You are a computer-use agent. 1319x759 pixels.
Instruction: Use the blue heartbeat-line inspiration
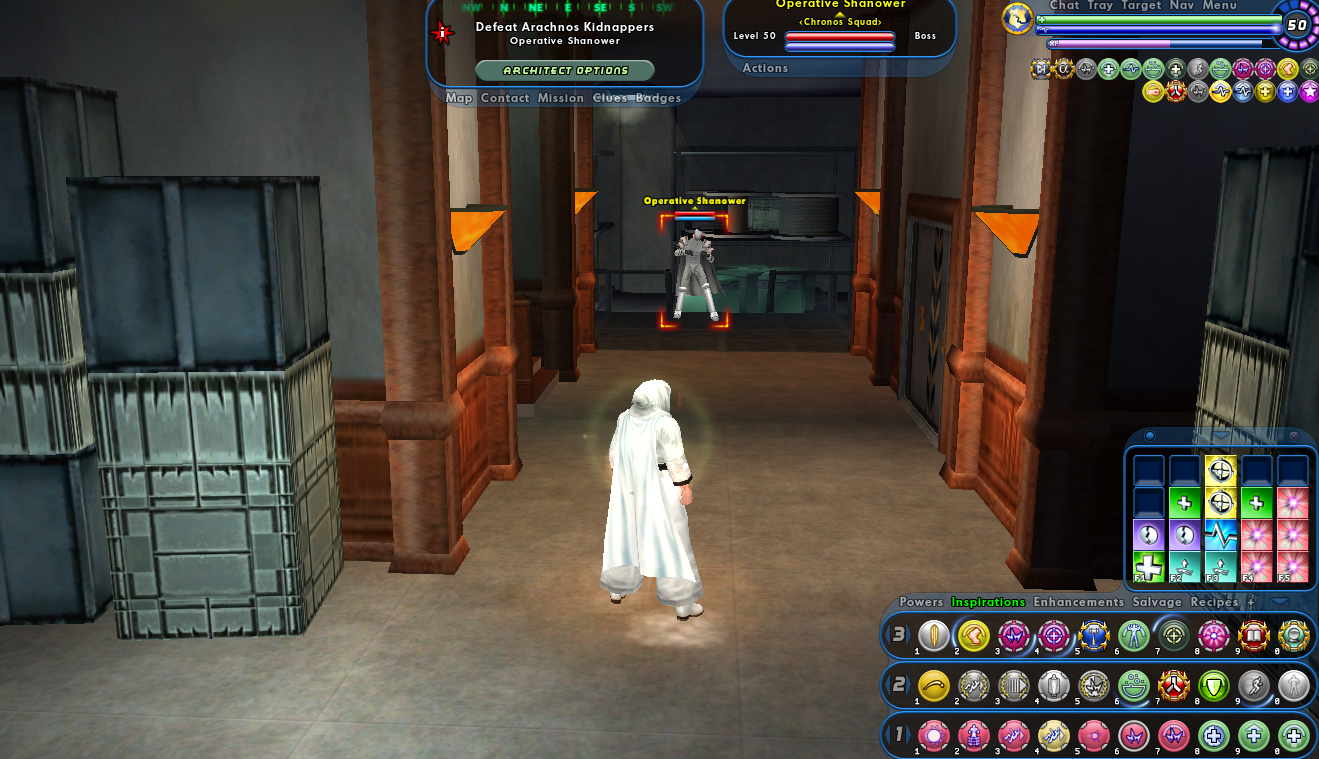pyautogui.click(x=1220, y=535)
